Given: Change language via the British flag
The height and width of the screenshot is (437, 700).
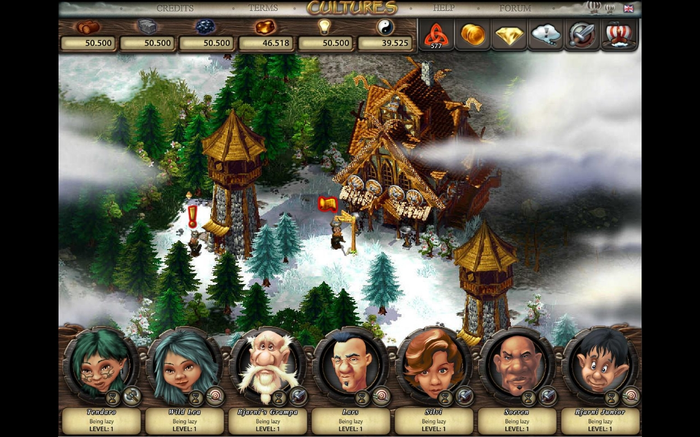Looking at the screenshot, I should (628, 8).
